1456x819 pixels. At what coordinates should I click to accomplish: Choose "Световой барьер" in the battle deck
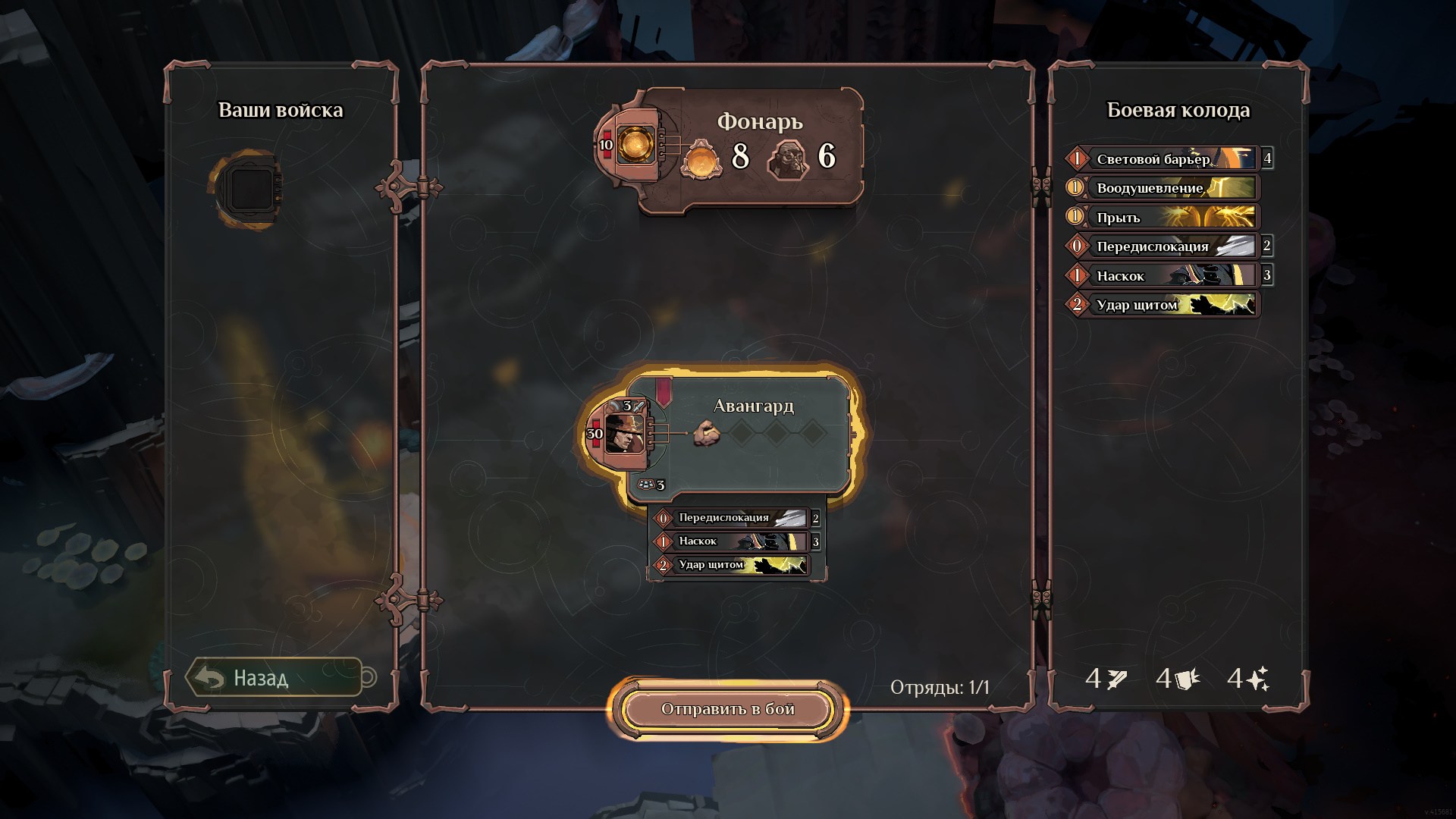(1163, 158)
